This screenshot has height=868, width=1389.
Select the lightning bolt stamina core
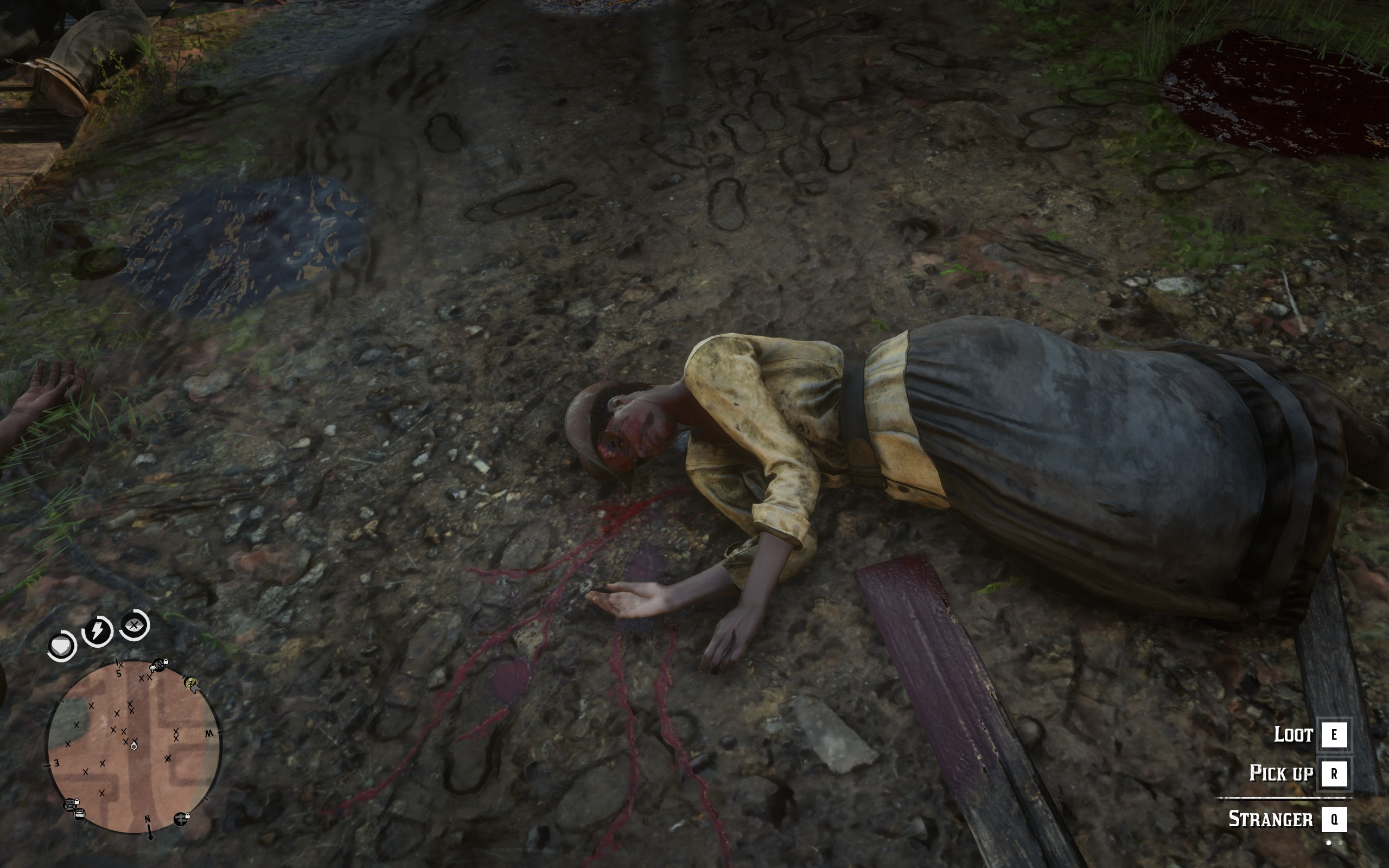(x=98, y=631)
